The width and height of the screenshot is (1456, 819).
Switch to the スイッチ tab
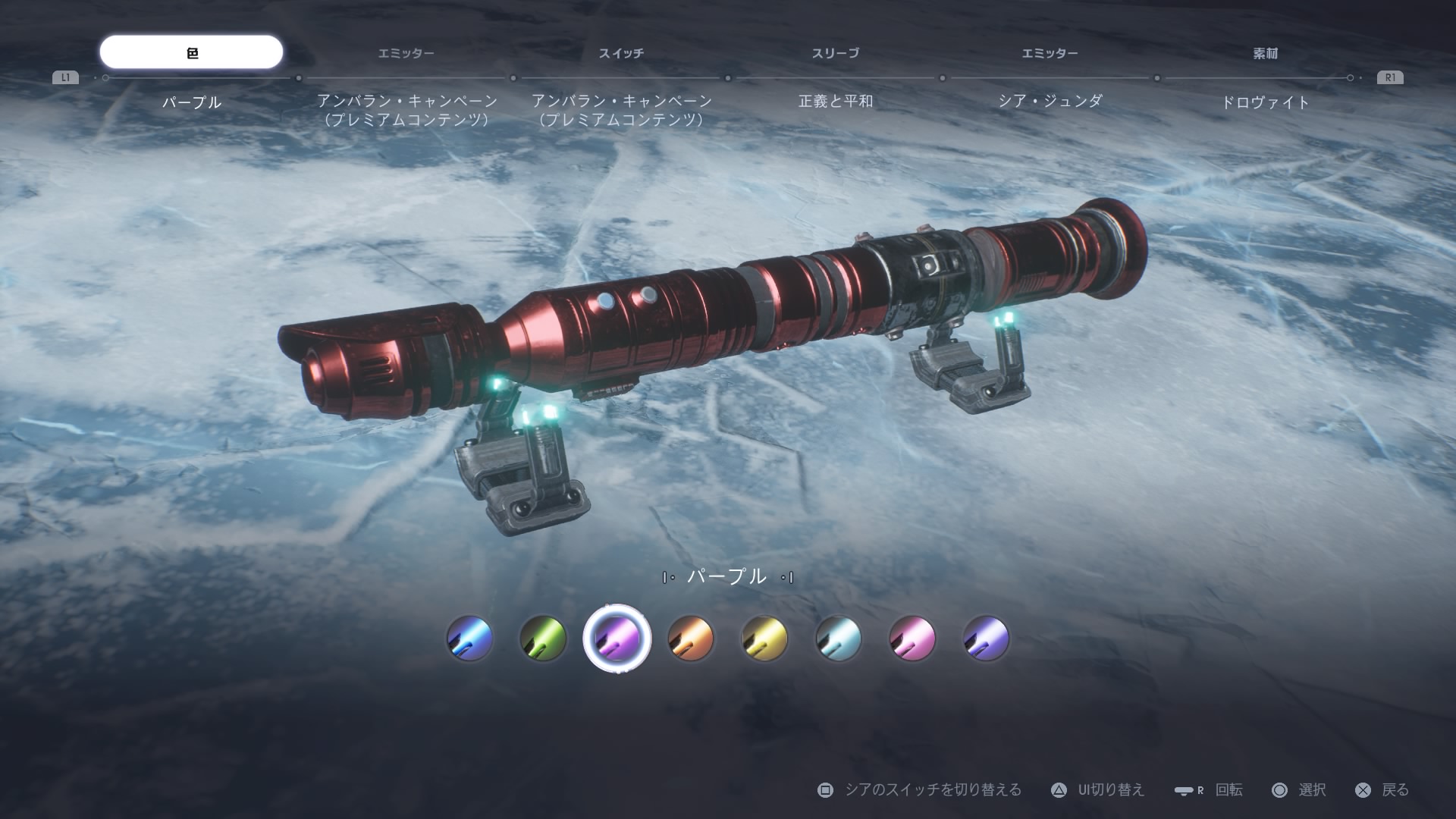(621, 53)
